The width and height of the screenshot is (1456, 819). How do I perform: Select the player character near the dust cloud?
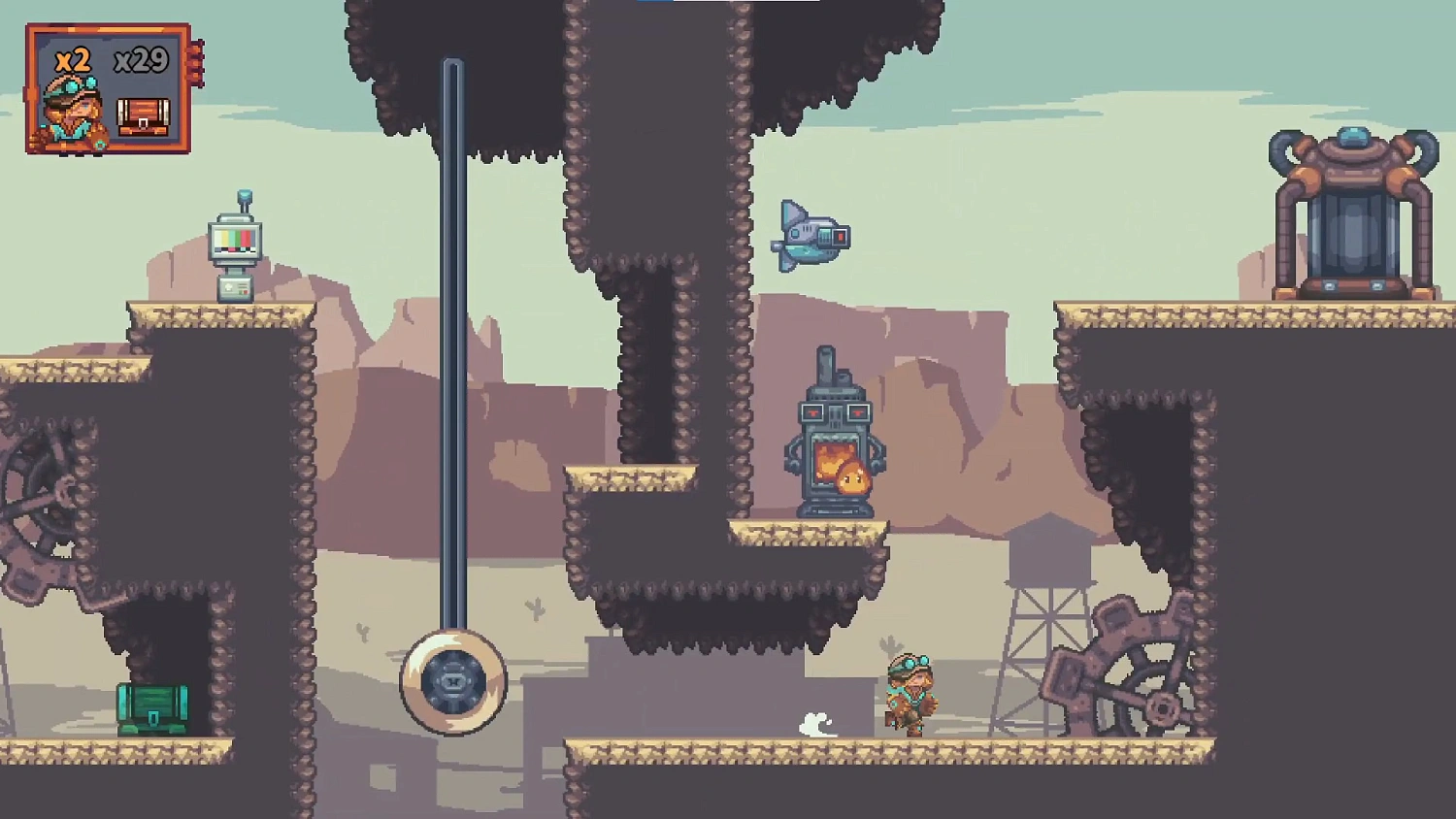[910, 694]
